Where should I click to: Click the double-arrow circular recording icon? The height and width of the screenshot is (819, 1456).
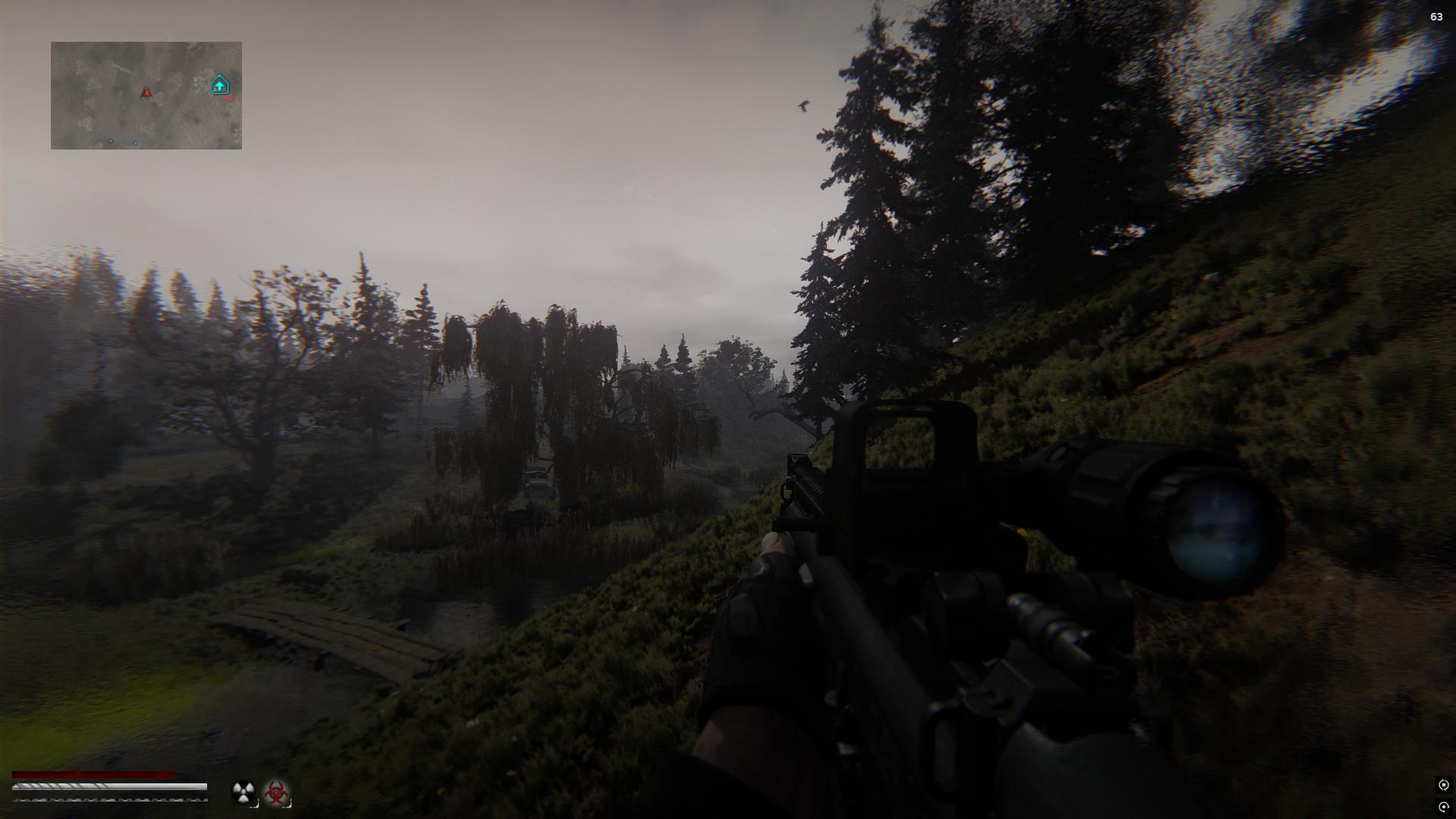click(x=1443, y=785)
